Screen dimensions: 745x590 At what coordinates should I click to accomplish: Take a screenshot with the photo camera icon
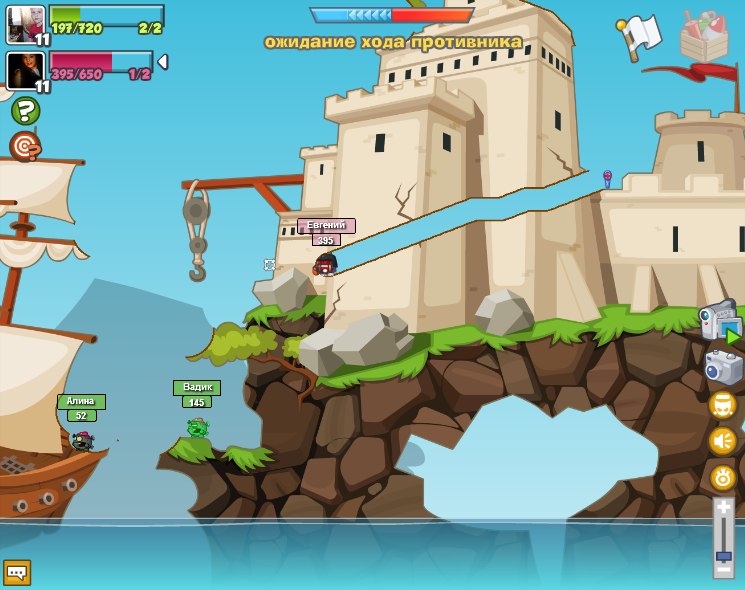[723, 367]
